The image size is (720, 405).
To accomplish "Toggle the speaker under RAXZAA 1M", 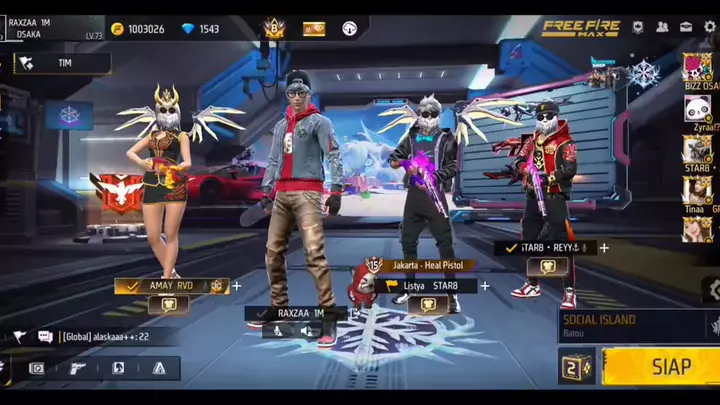I will 309,329.
